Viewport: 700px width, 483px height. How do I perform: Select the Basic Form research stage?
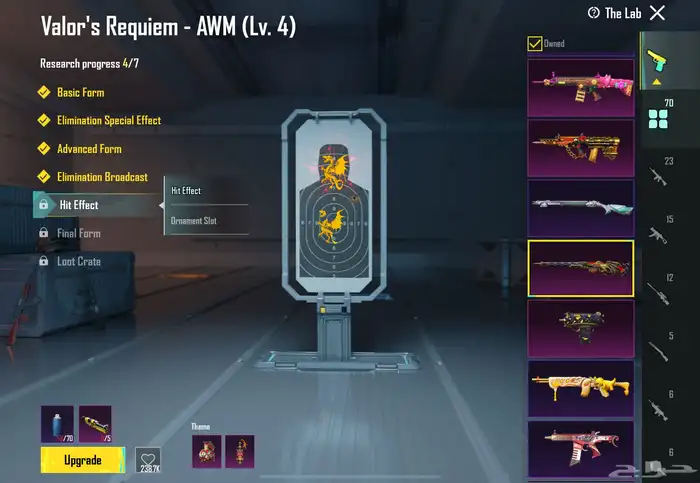pos(80,92)
